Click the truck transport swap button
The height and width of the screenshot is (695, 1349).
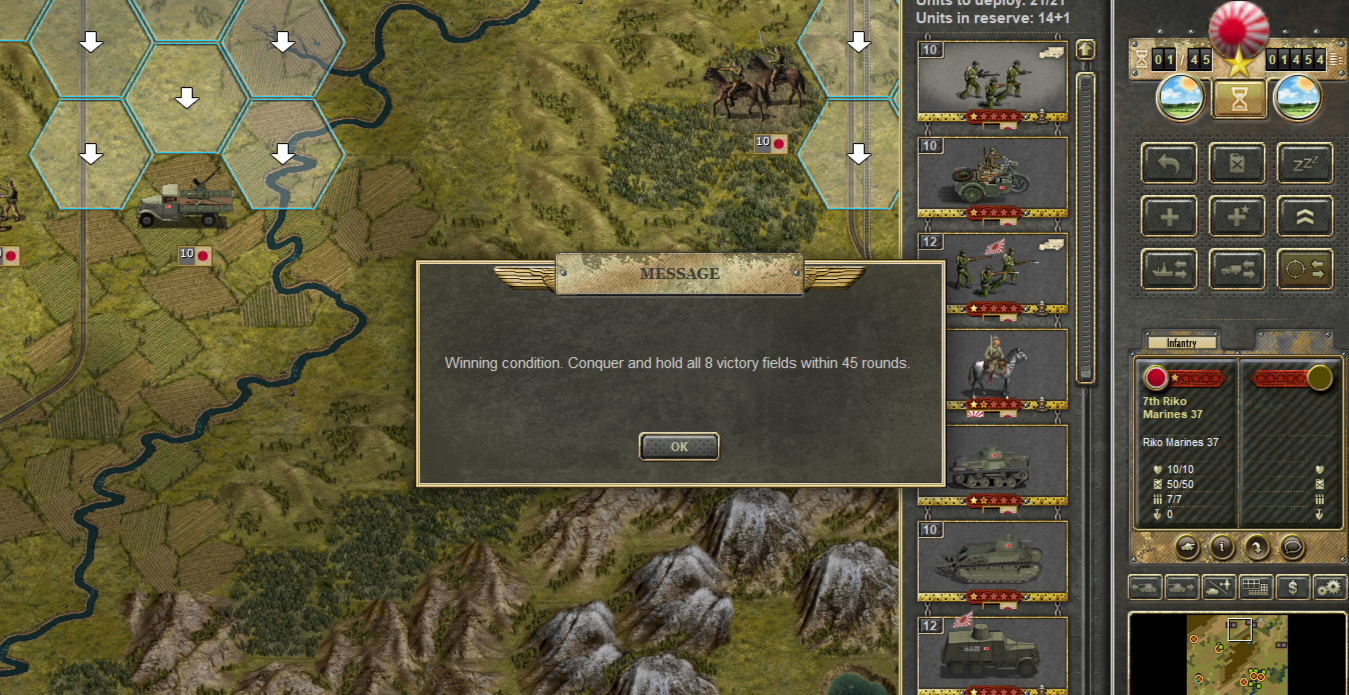point(1237,269)
